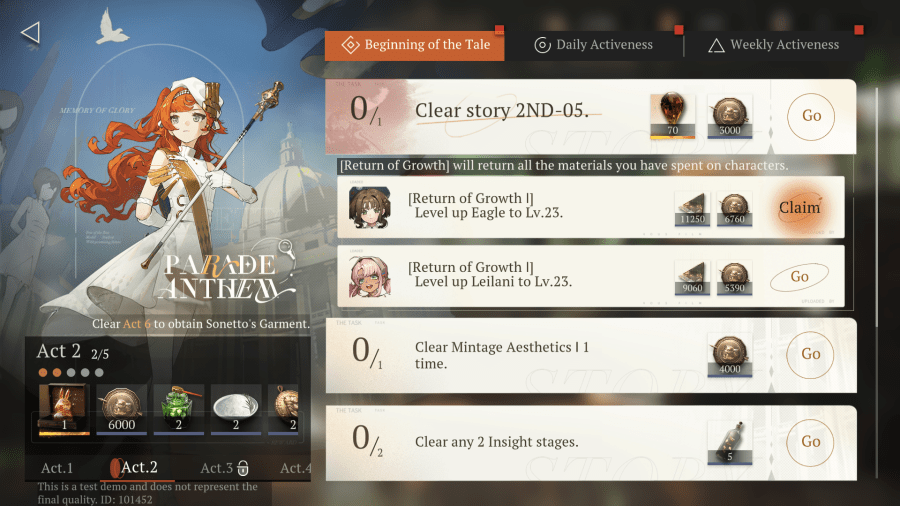Switch to Beginning of the Tale tab
This screenshot has width=900, height=506.
click(x=414, y=45)
